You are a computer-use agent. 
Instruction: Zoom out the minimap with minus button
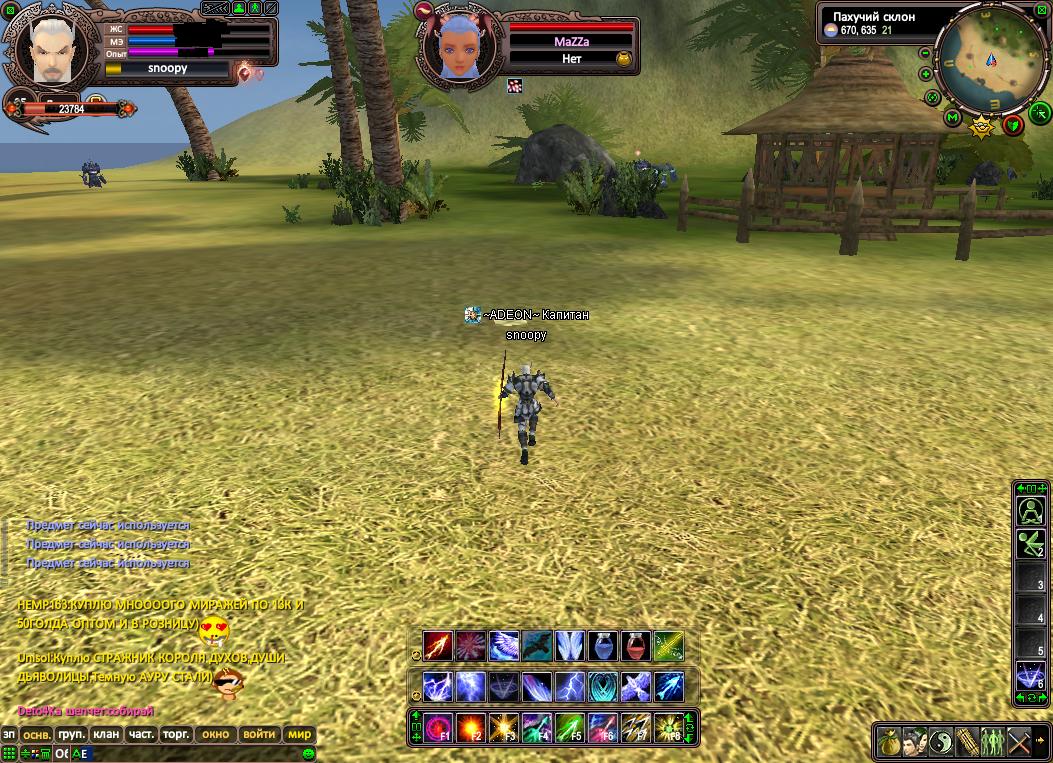[x=925, y=53]
